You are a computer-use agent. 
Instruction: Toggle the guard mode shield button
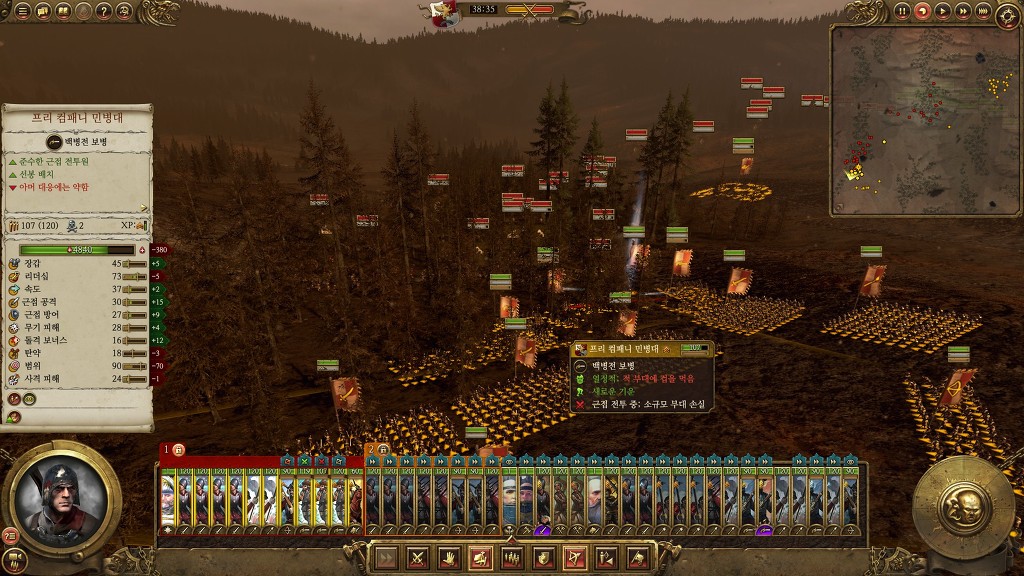point(543,558)
